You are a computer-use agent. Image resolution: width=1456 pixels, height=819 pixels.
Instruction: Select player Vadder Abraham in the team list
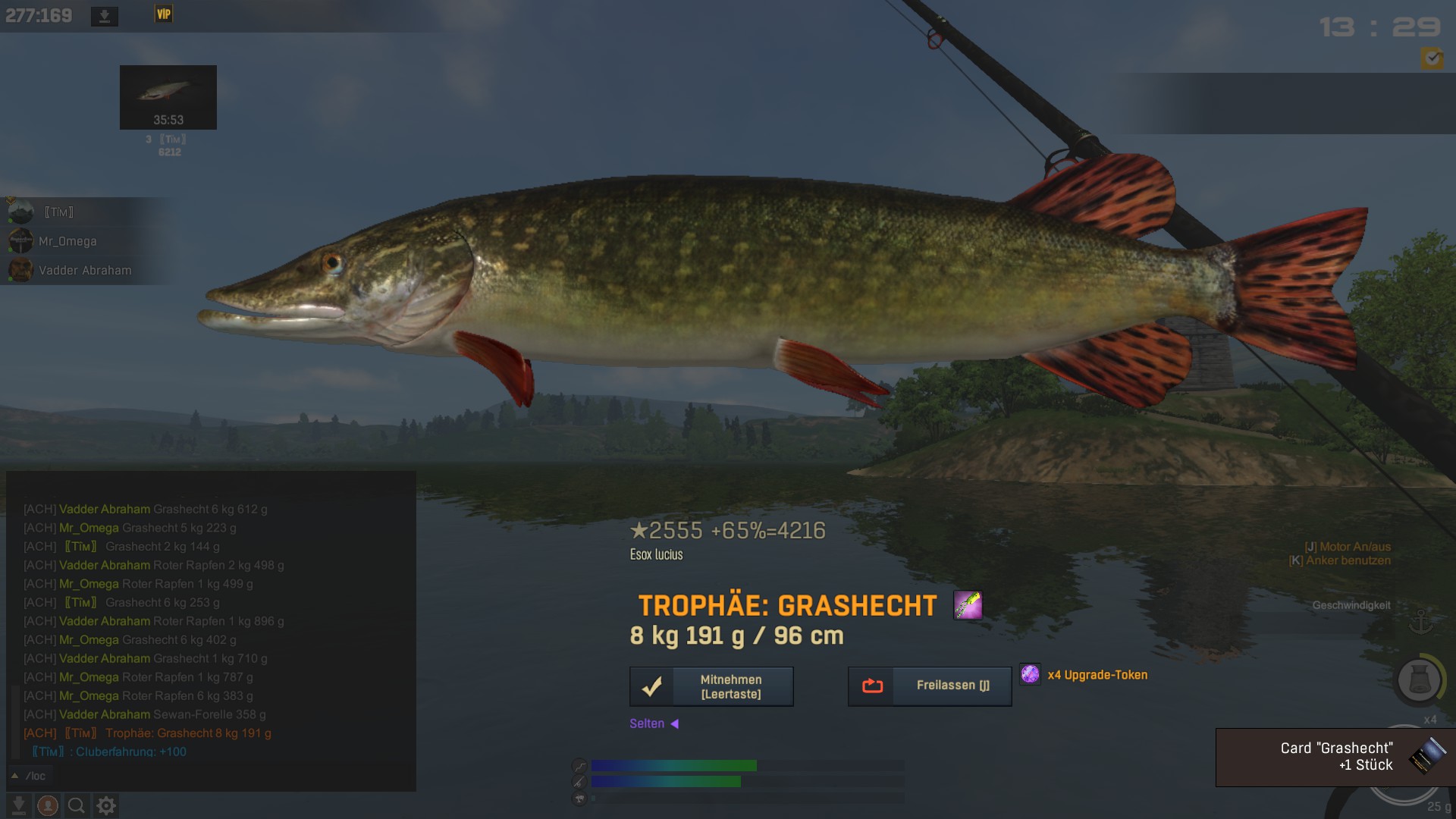click(x=84, y=270)
